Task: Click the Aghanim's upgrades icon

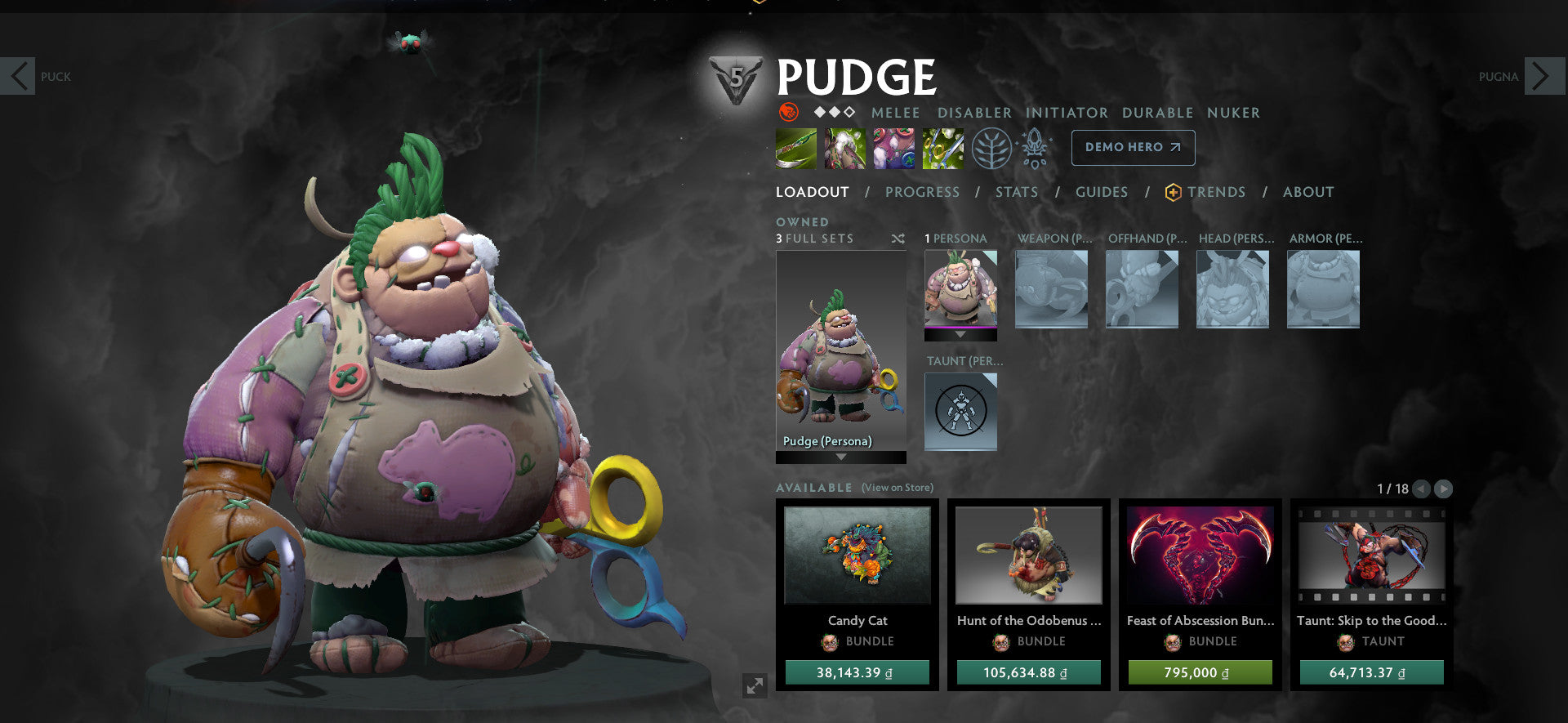Action: pos(1035,148)
